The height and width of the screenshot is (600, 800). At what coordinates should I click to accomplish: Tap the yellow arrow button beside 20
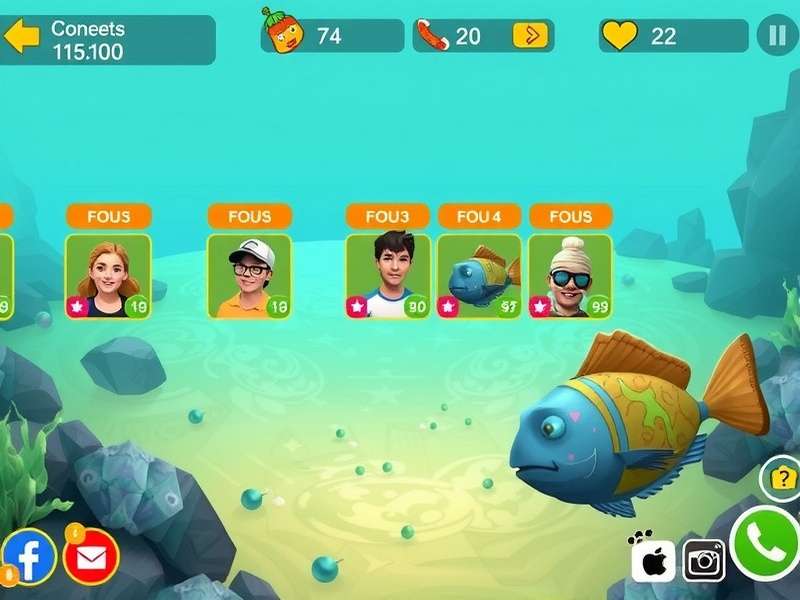point(530,36)
